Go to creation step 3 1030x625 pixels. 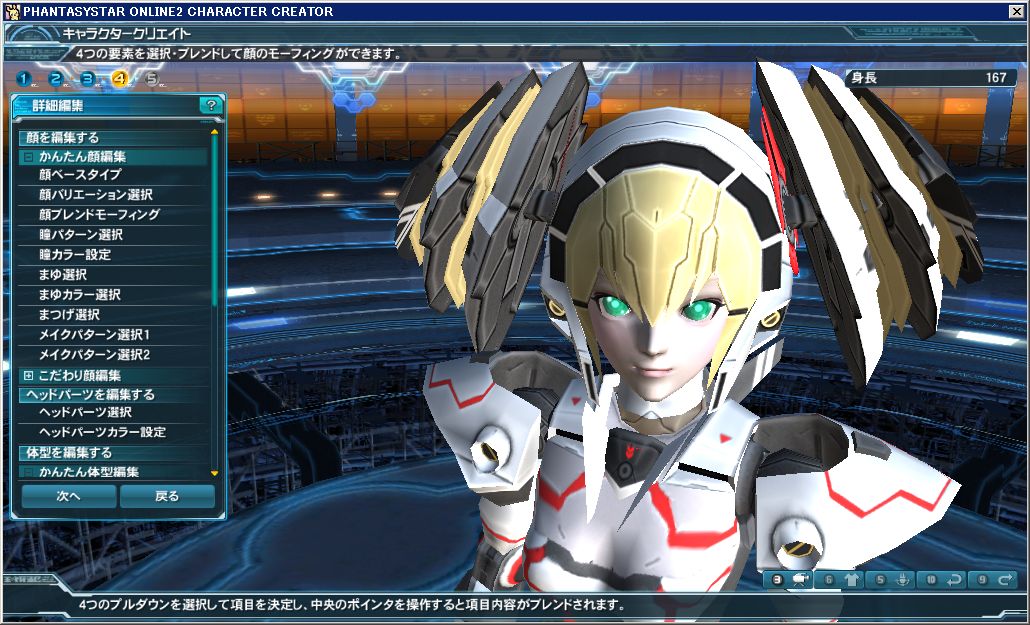pyautogui.click(x=88, y=79)
